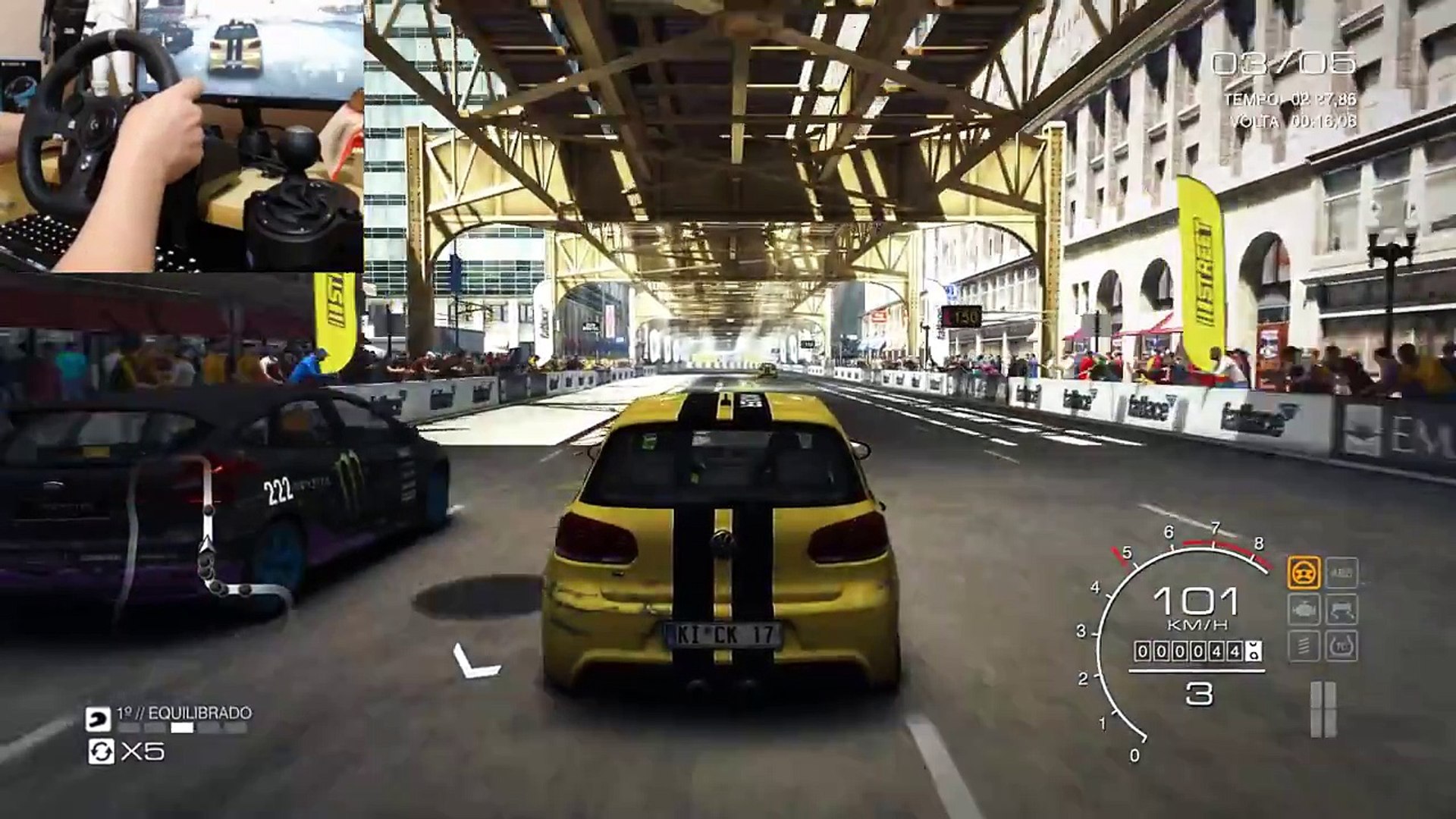Click the car chassis wheel damage icon
Image resolution: width=1456 pixels, height=819 pixels.
tap(1341, 610)
